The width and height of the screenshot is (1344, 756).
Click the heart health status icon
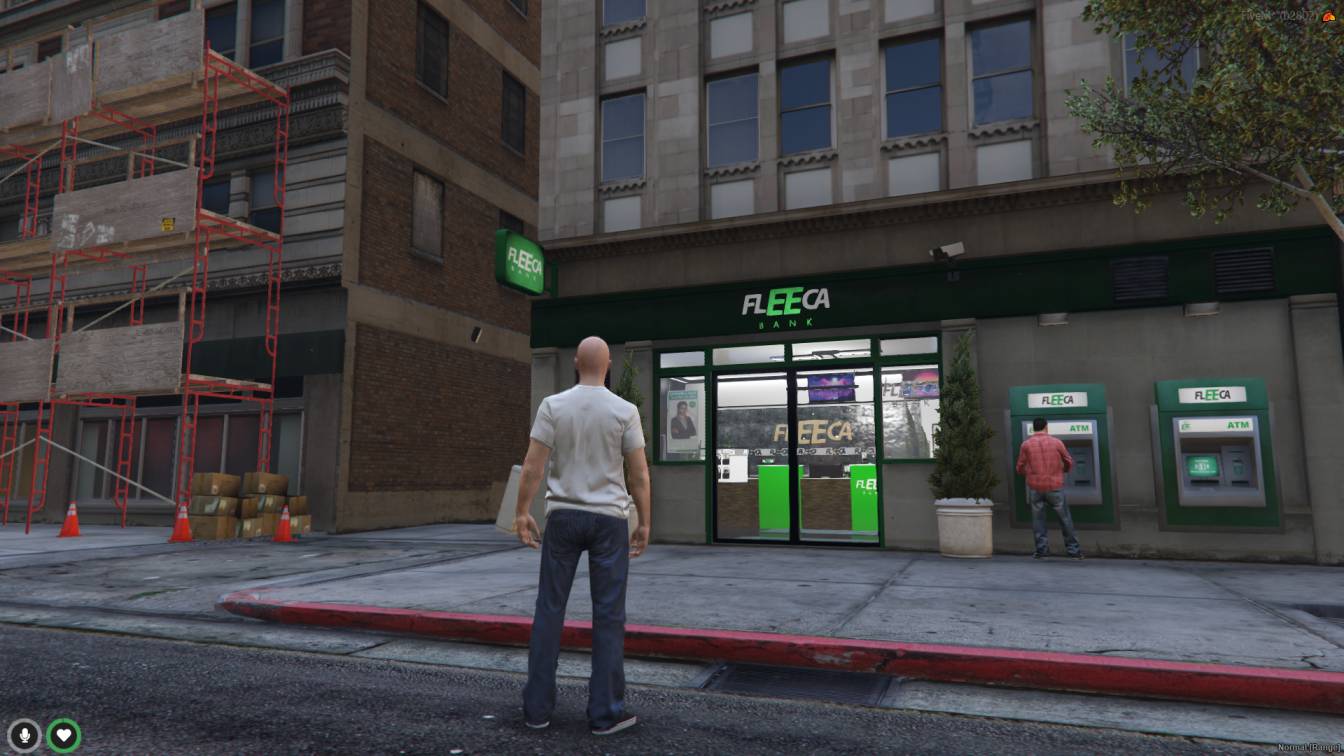tap(64, 736)
